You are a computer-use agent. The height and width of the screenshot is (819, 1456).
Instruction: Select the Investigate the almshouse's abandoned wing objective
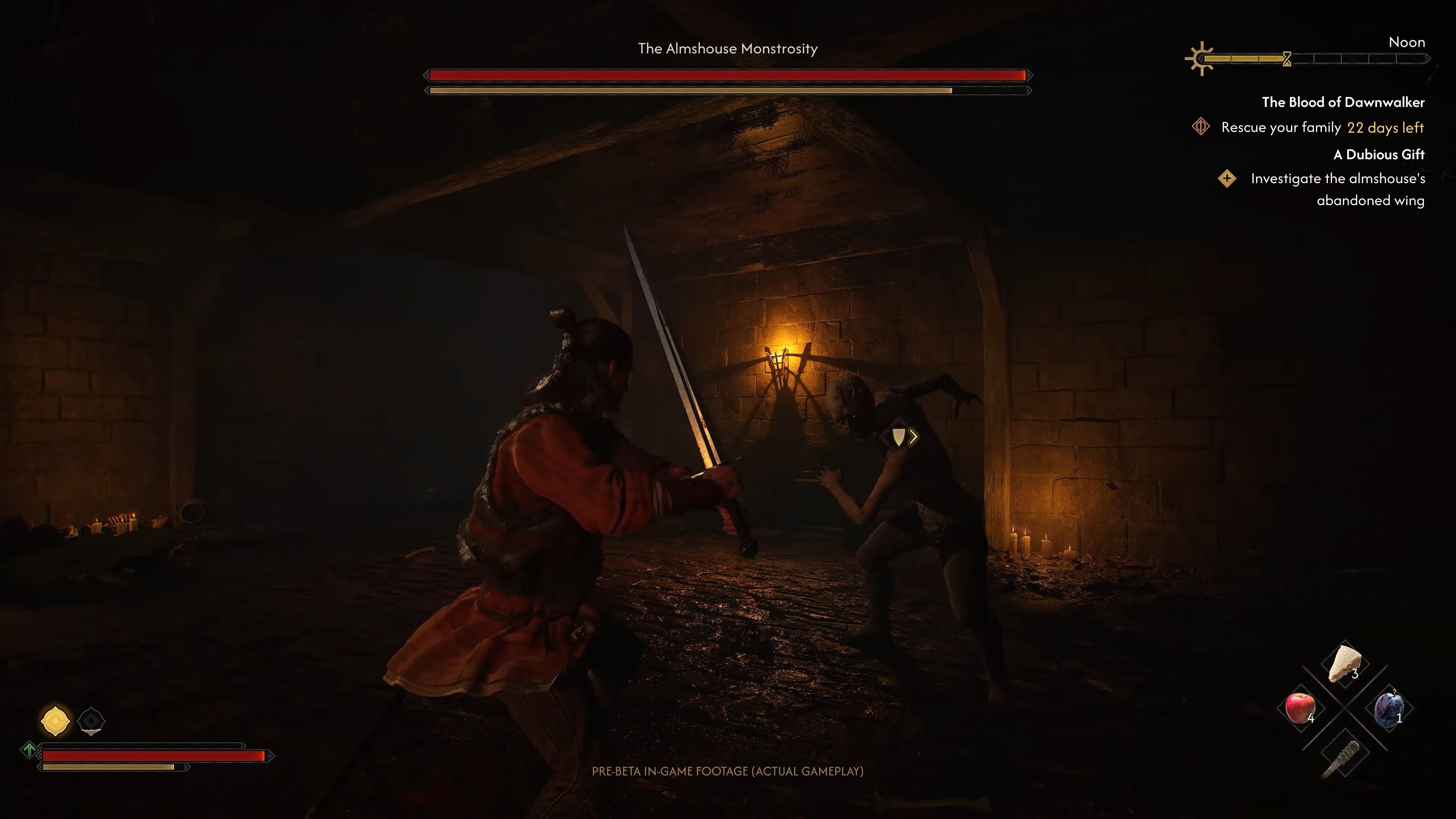tap(1337, 189)
